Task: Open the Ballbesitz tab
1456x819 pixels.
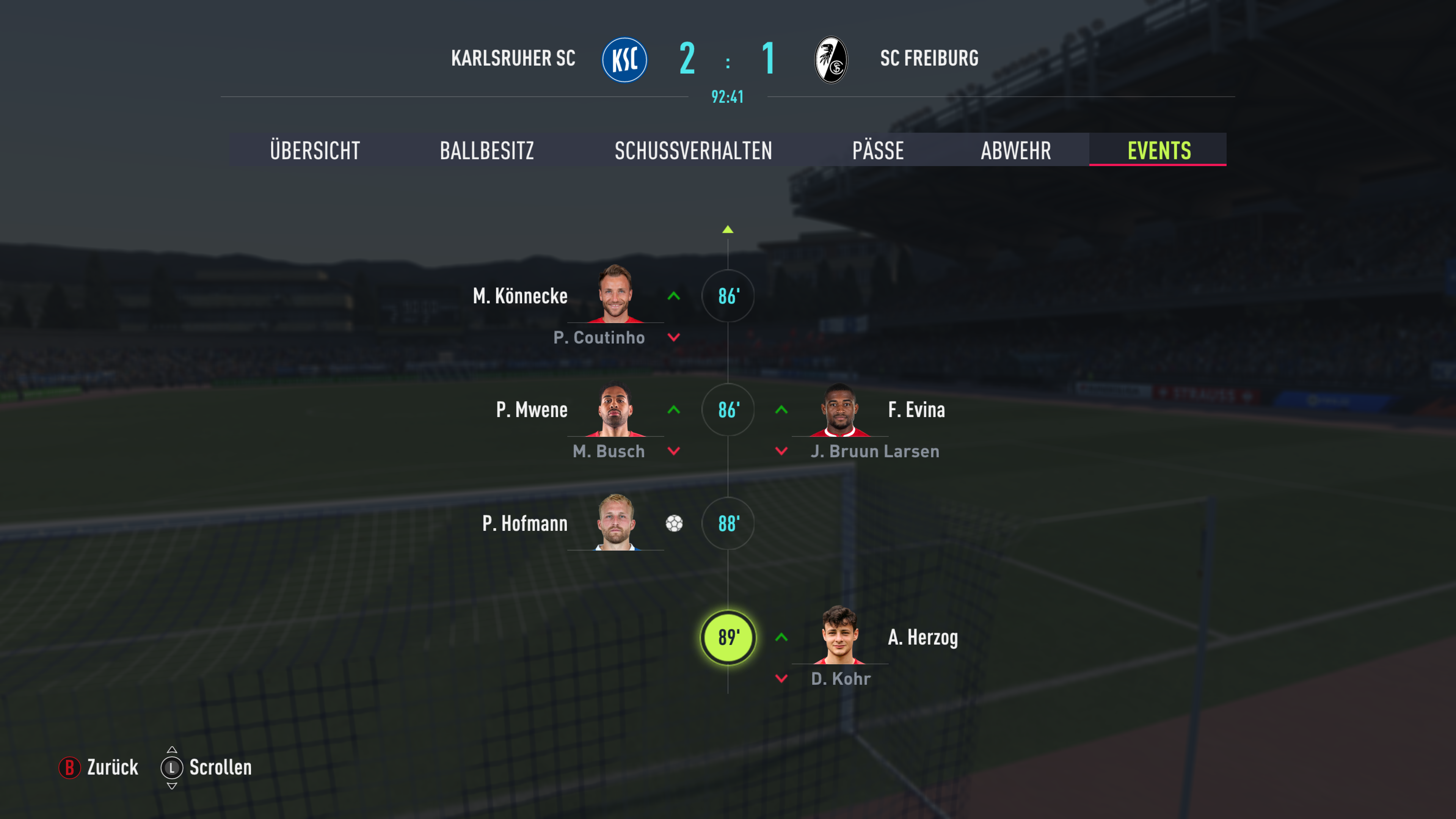Action: point(486,151)
